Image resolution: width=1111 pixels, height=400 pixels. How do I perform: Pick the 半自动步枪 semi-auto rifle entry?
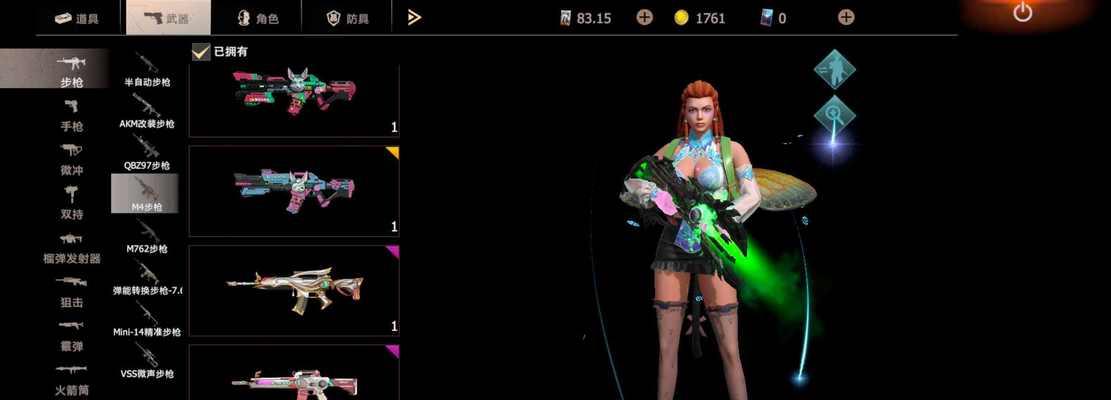pos(146,70)
